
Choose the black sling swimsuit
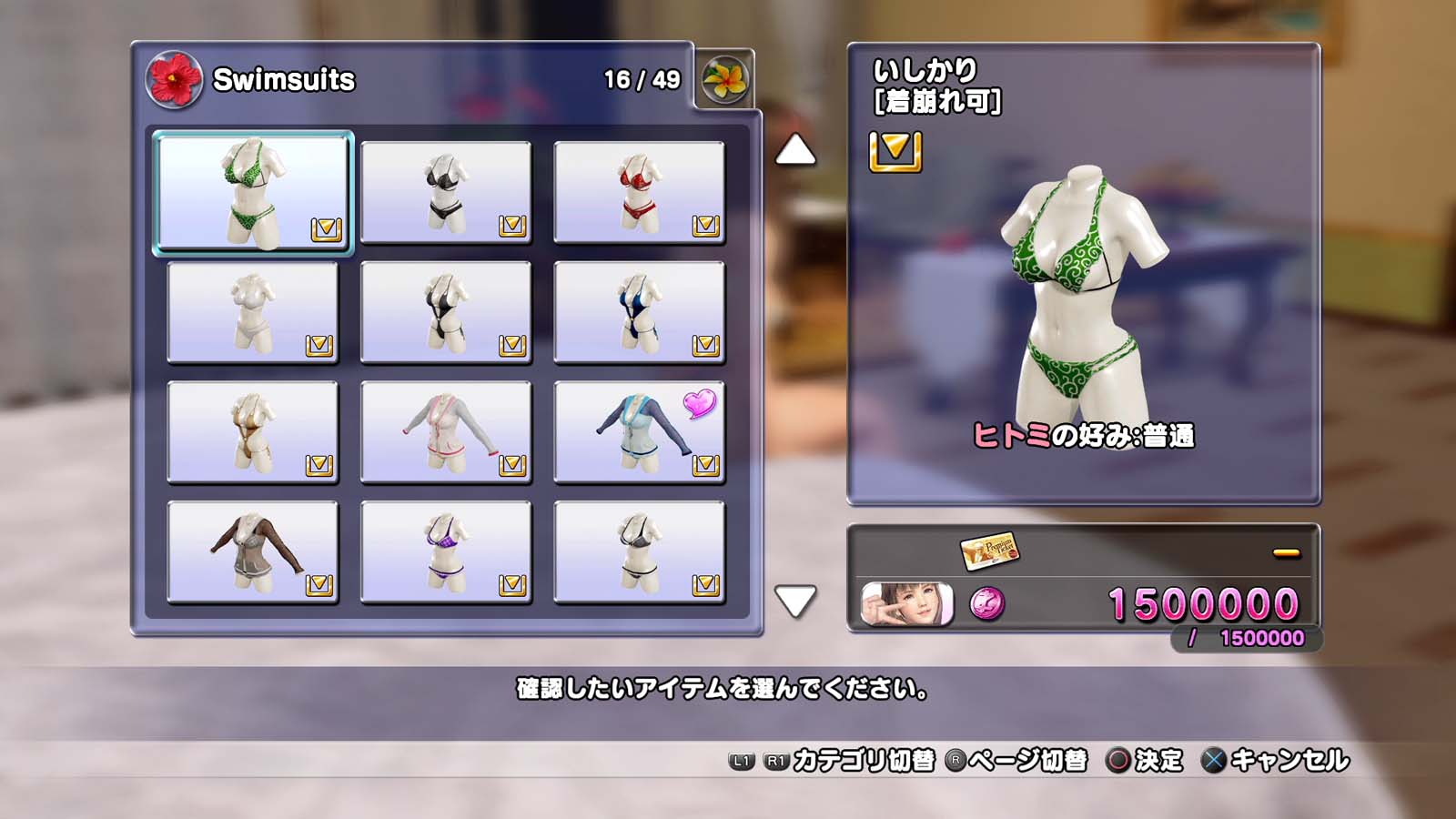(x=446, y=312)
